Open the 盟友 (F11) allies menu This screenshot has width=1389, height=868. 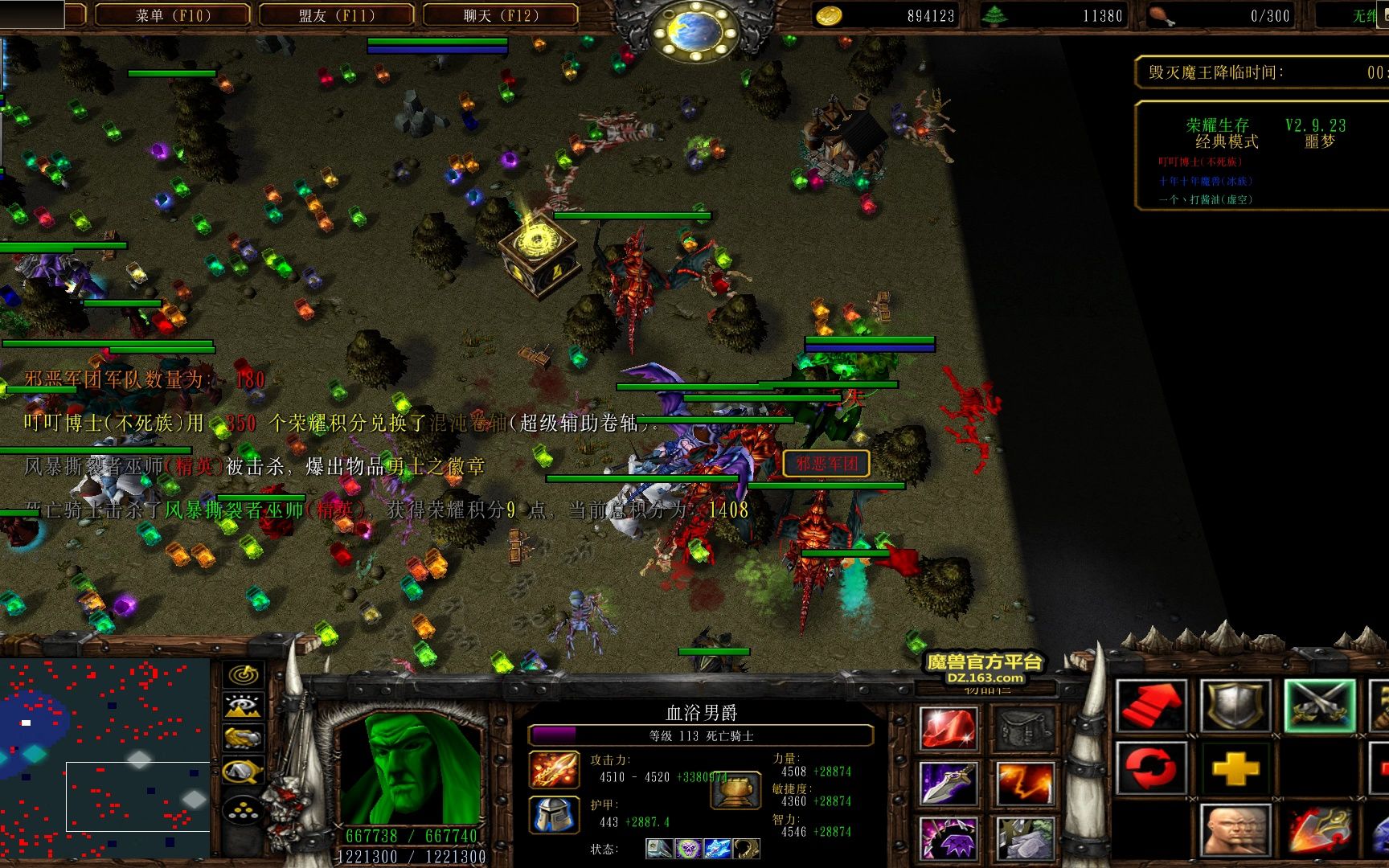pos(336,15)
